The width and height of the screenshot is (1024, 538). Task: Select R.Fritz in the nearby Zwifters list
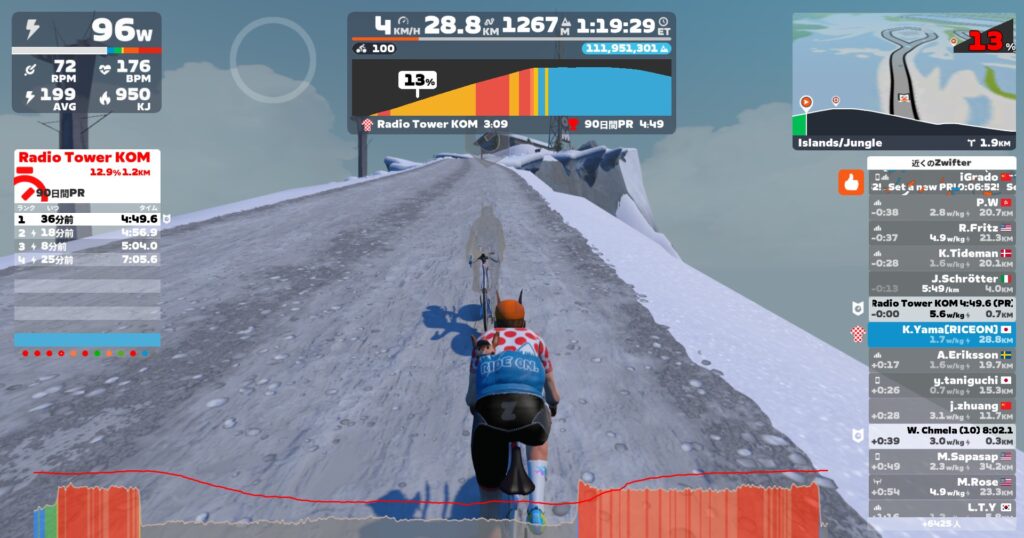point(940,233)
